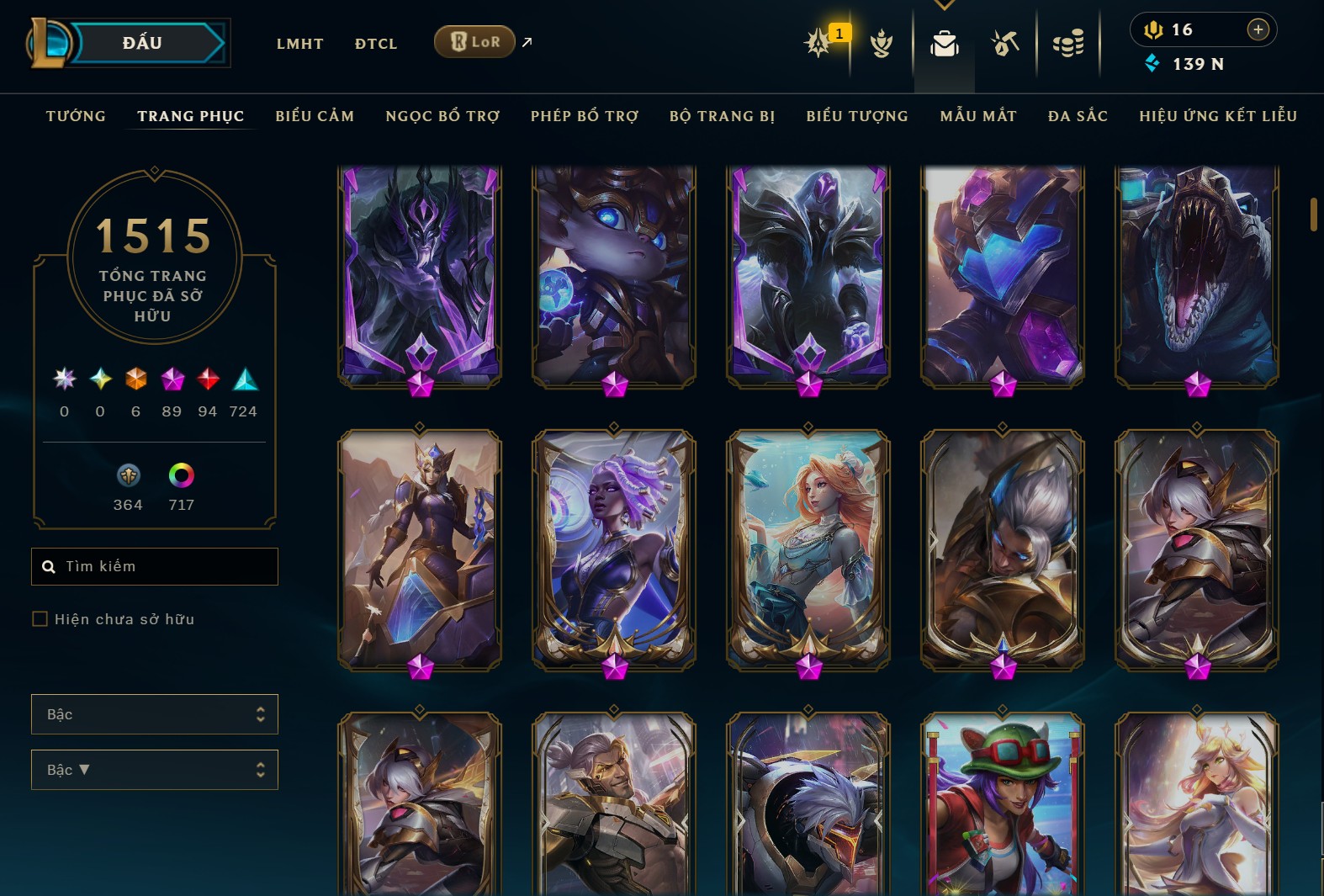Enable the "Hiện chưa sở hữu" checkbox
This screenshot has width=1324, height=896.
point(40,618)
